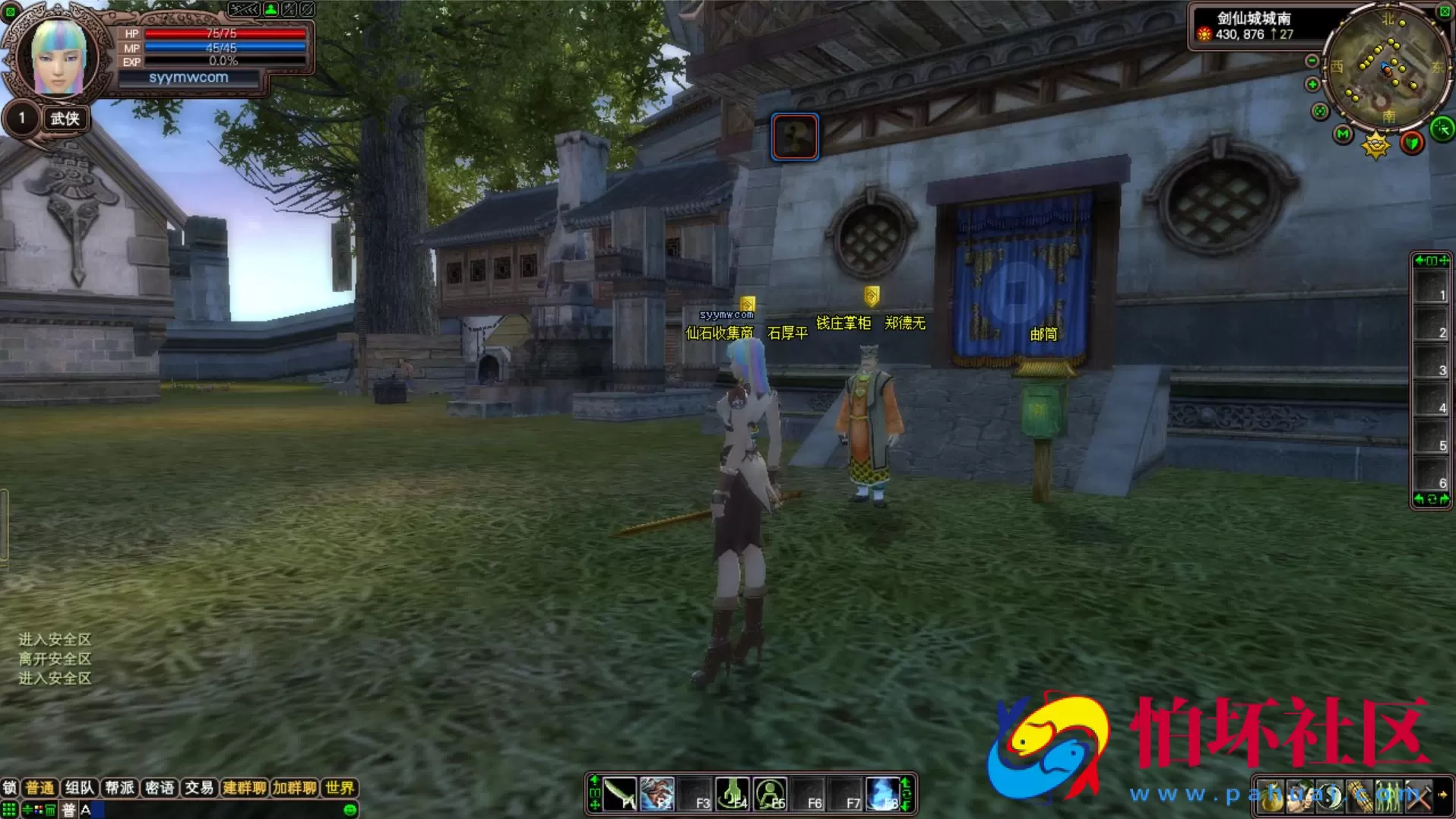The width and height of the screenshot is (1456, 819).
Task: Activate the F1 blade skill slot
Action: click(620, 795)
